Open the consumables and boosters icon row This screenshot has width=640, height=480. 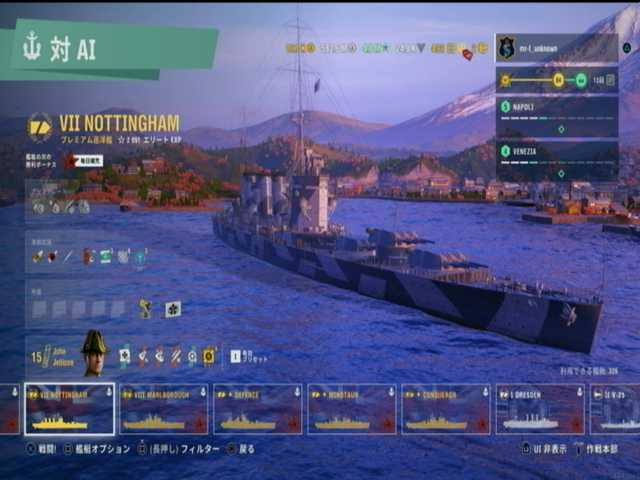(90, 257)
